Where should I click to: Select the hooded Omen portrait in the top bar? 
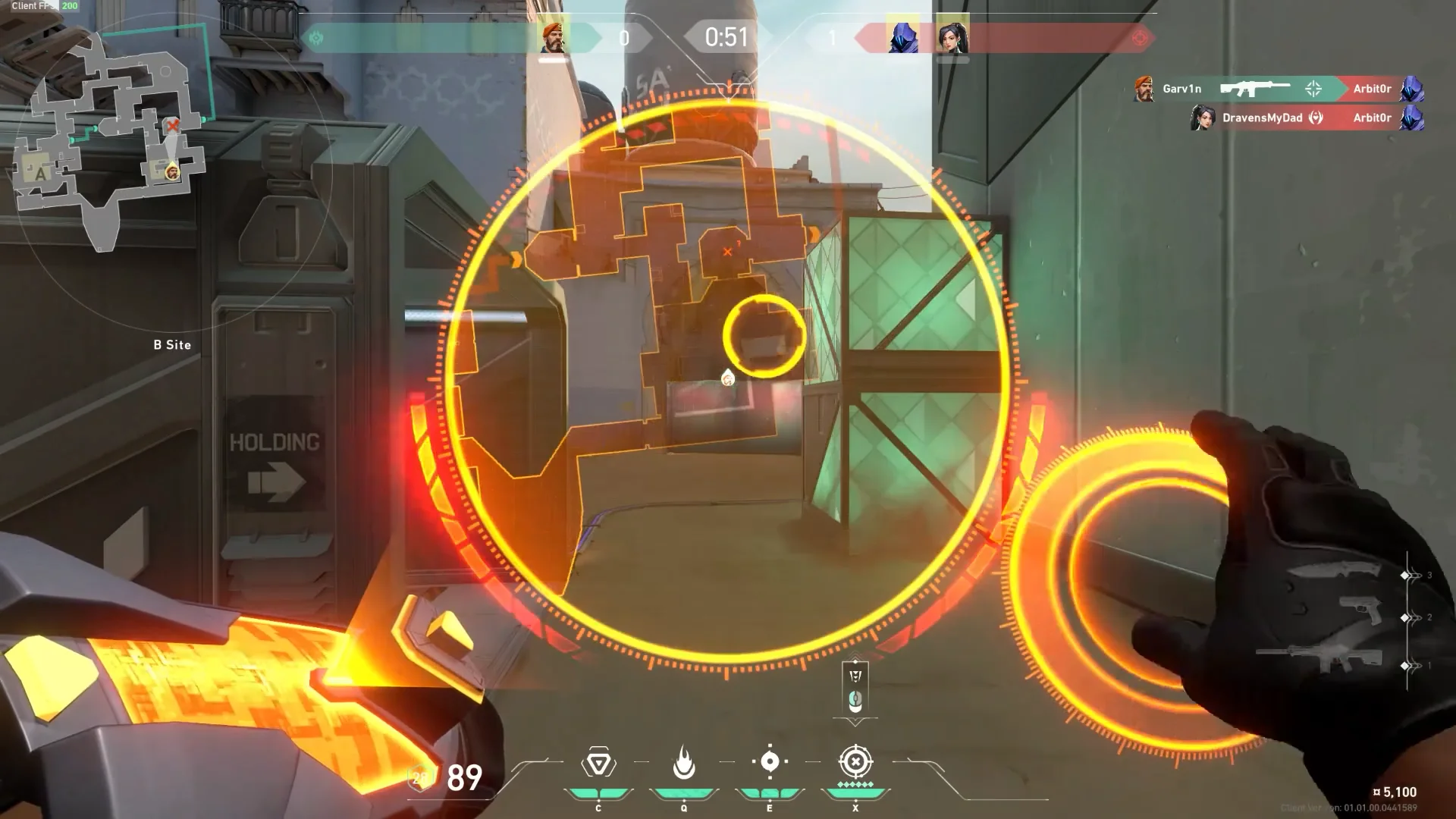click(902, 36)
